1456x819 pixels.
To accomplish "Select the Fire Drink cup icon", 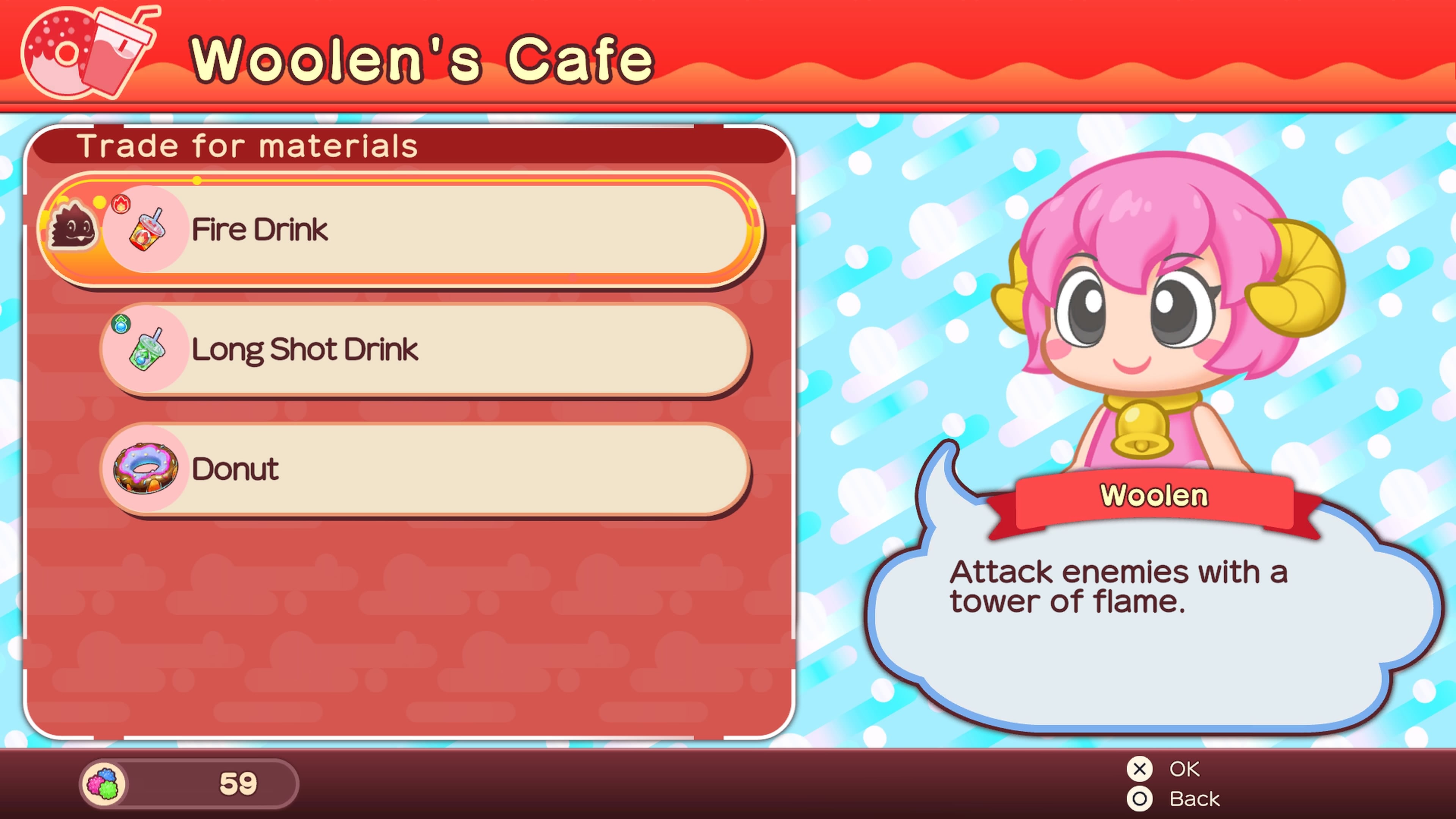I will point(147,231).
